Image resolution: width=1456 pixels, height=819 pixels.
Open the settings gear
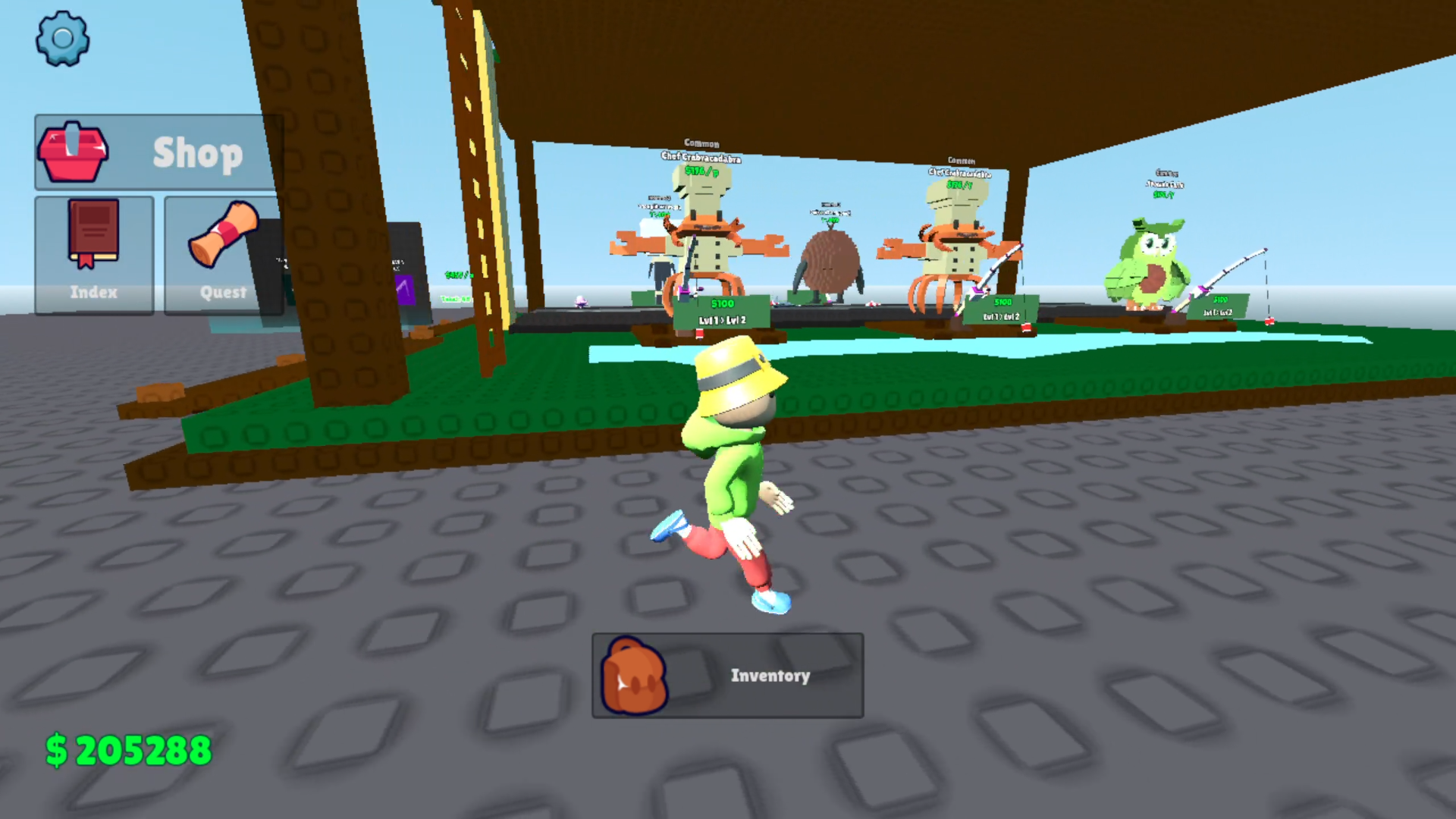[x=64, y=39]
